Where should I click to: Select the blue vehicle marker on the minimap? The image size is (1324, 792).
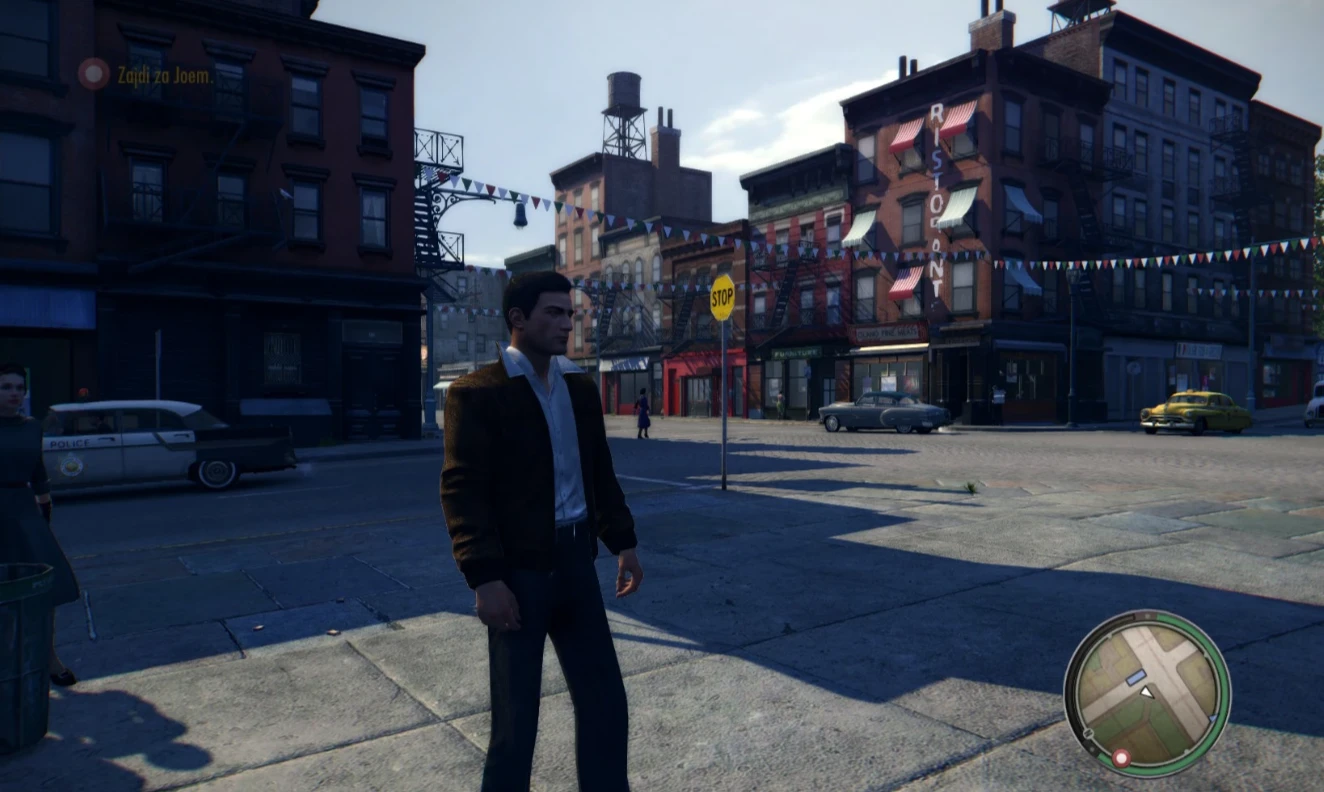click(x=1135, y=676)
